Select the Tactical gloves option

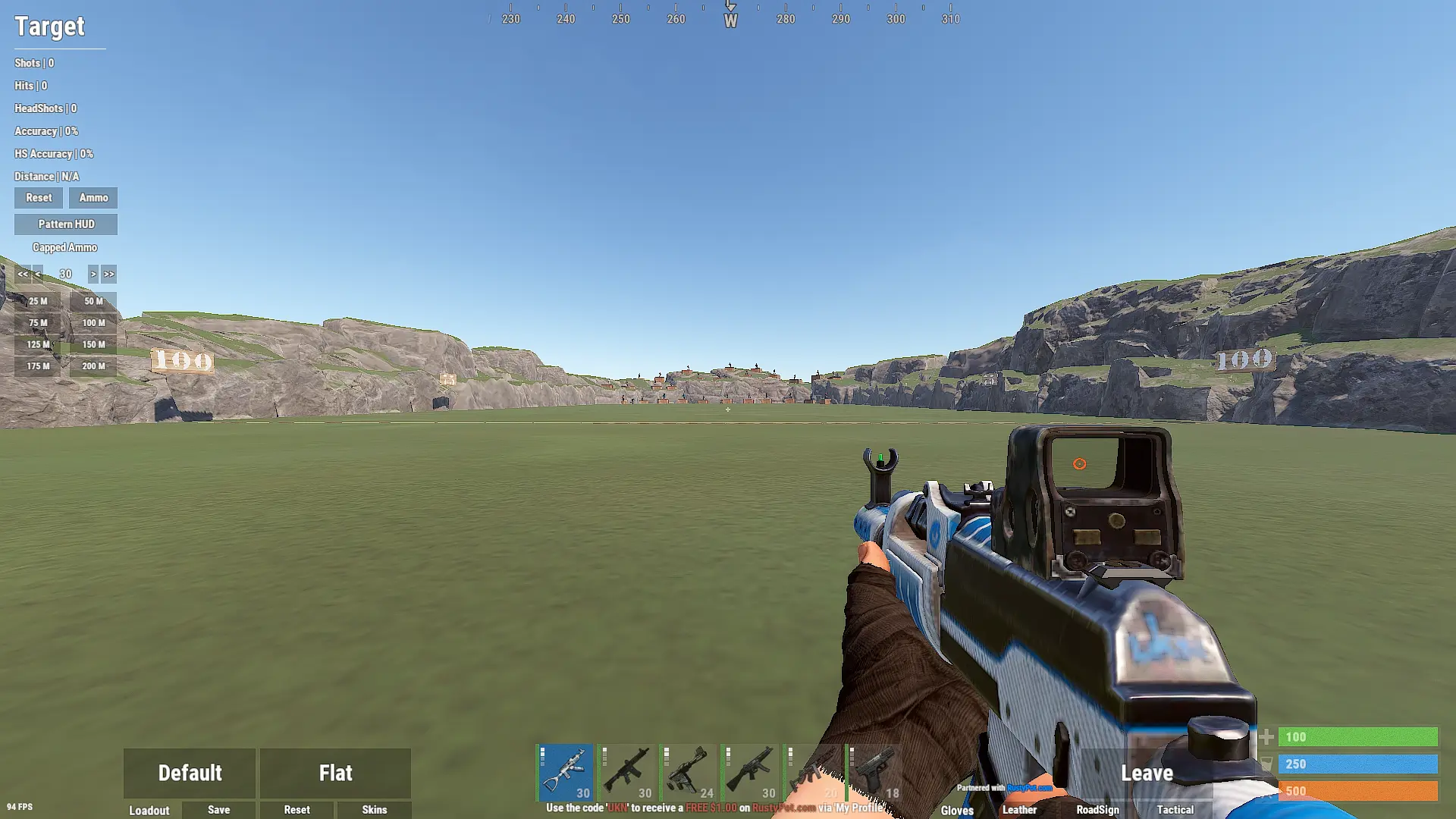pyautogui.click(x=1175, y=810)
